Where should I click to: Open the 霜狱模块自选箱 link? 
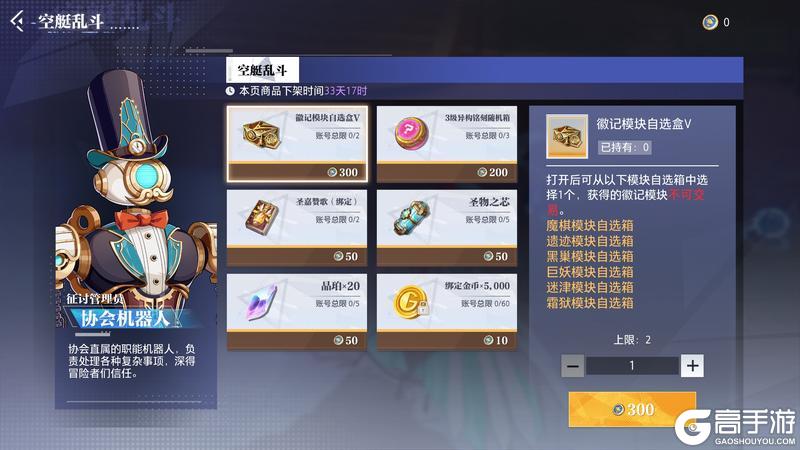point(589,301)
